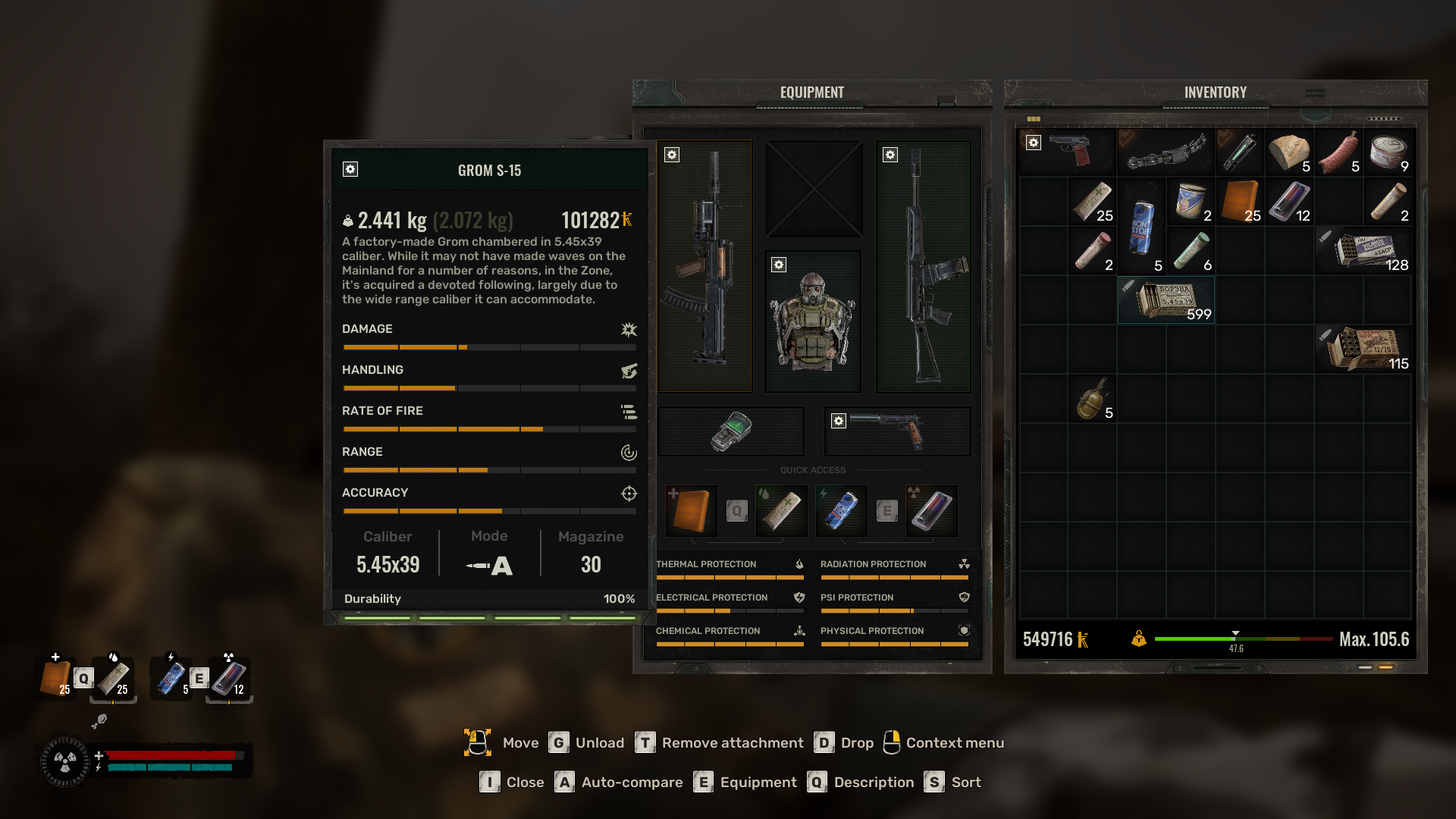The width and height of the screenshot is (1456, 819).
Task: Select the ammo box with 128 rounds
Action: point(1364,250)
